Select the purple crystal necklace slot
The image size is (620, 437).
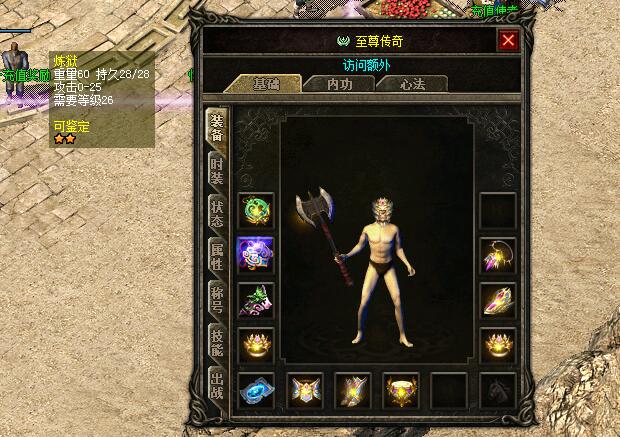click(x=498, y=255)
